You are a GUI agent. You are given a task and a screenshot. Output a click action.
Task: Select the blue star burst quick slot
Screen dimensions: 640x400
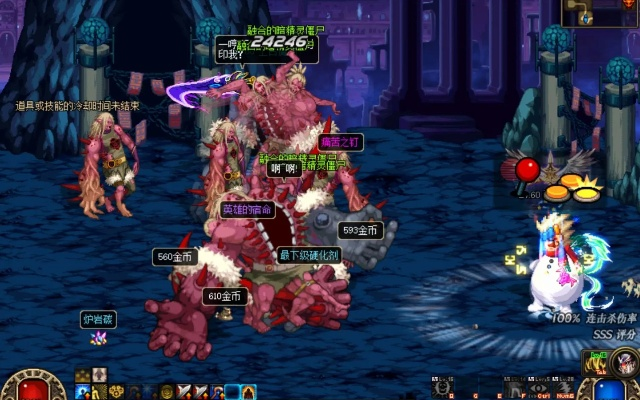point(81,392)
